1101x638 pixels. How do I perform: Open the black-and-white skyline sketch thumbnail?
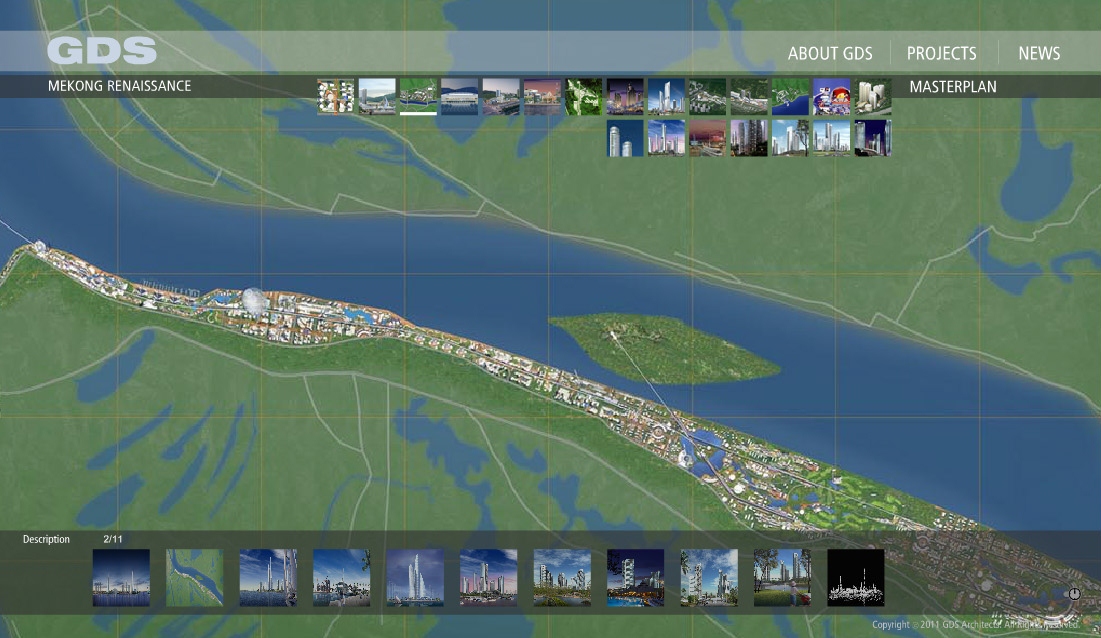tap(856, 578)
